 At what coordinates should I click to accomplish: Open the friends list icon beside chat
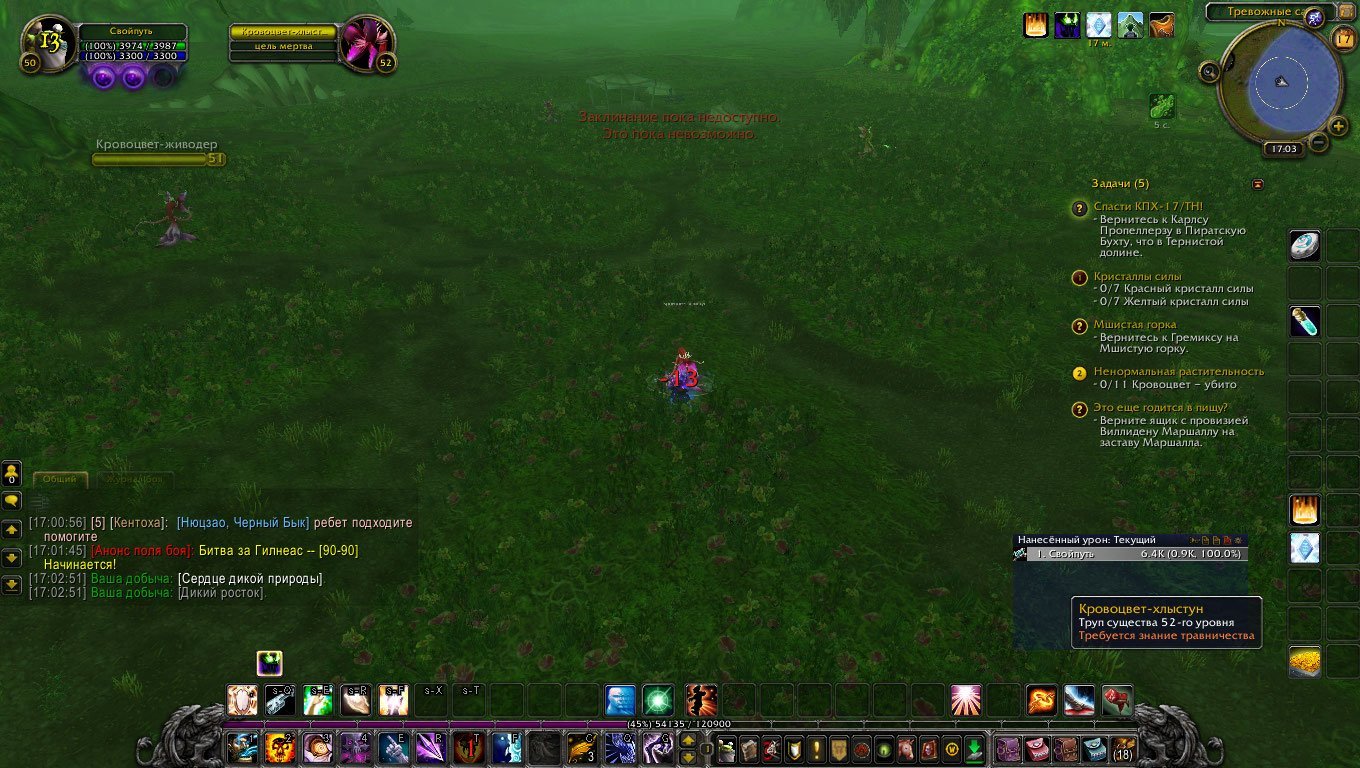[x=12, y=472]
